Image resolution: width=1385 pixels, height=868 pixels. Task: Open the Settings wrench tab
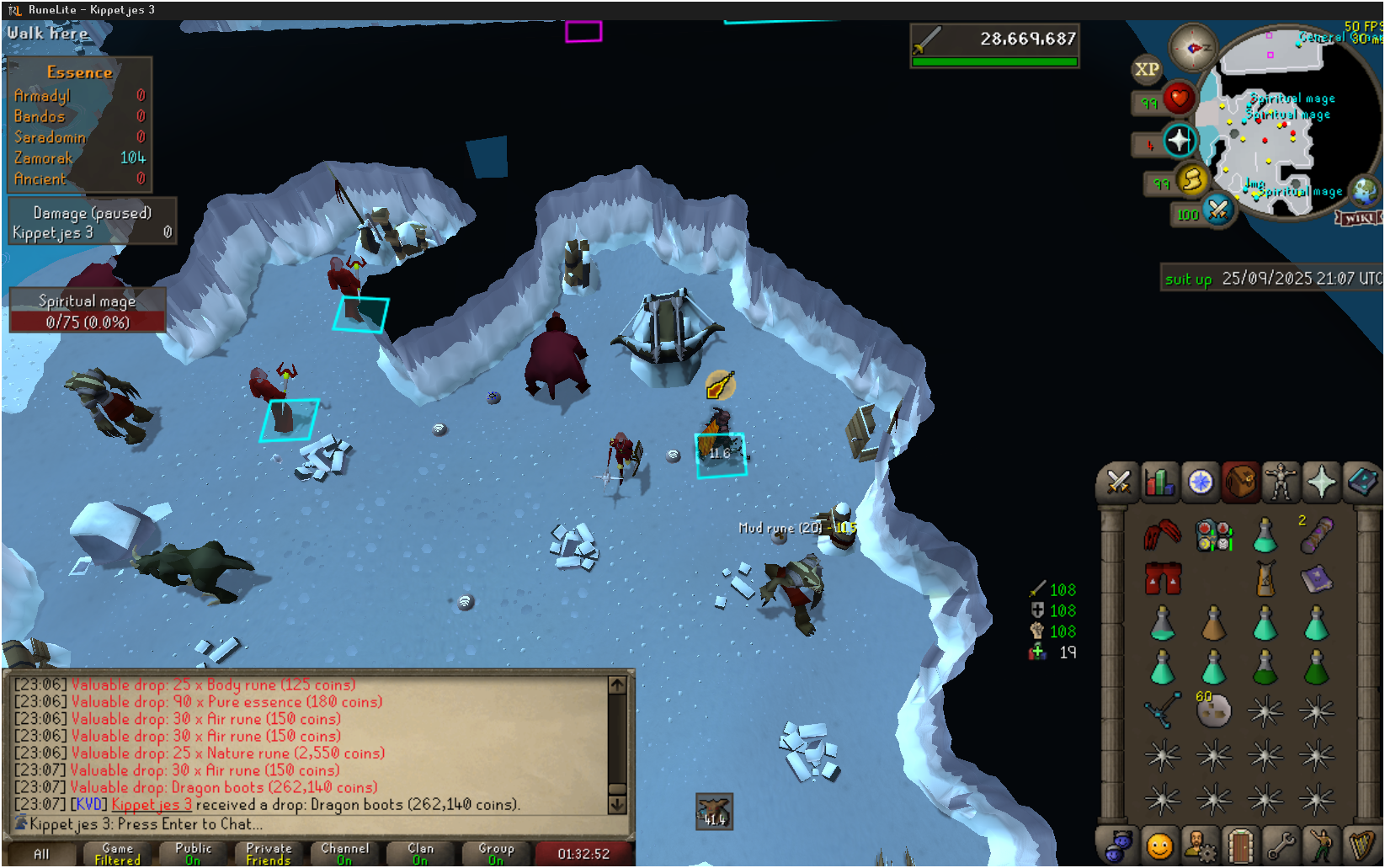coord(1281,844)
